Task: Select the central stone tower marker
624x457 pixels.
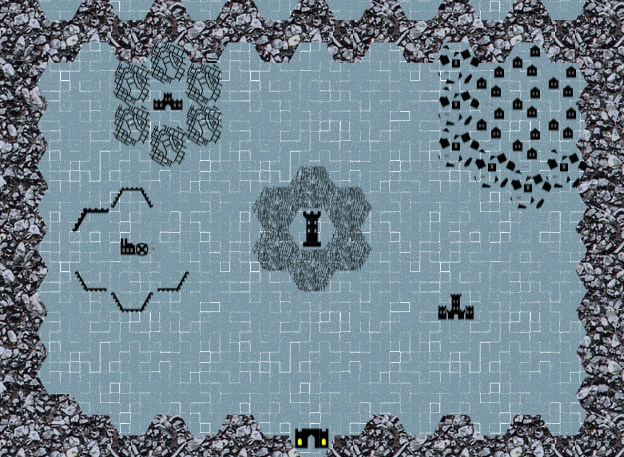Action: (x=313, y=230)
